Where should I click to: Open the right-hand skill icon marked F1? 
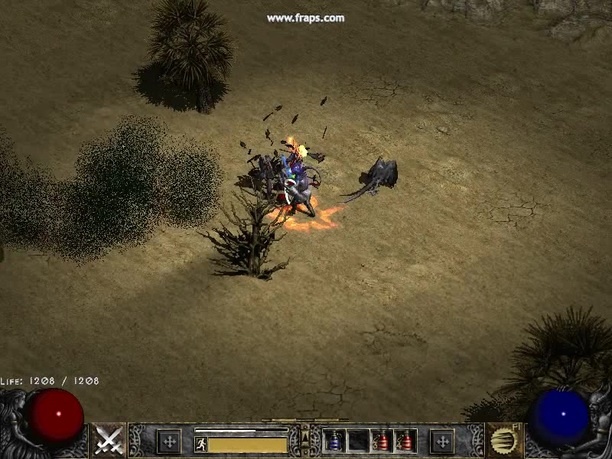point(503,440)
